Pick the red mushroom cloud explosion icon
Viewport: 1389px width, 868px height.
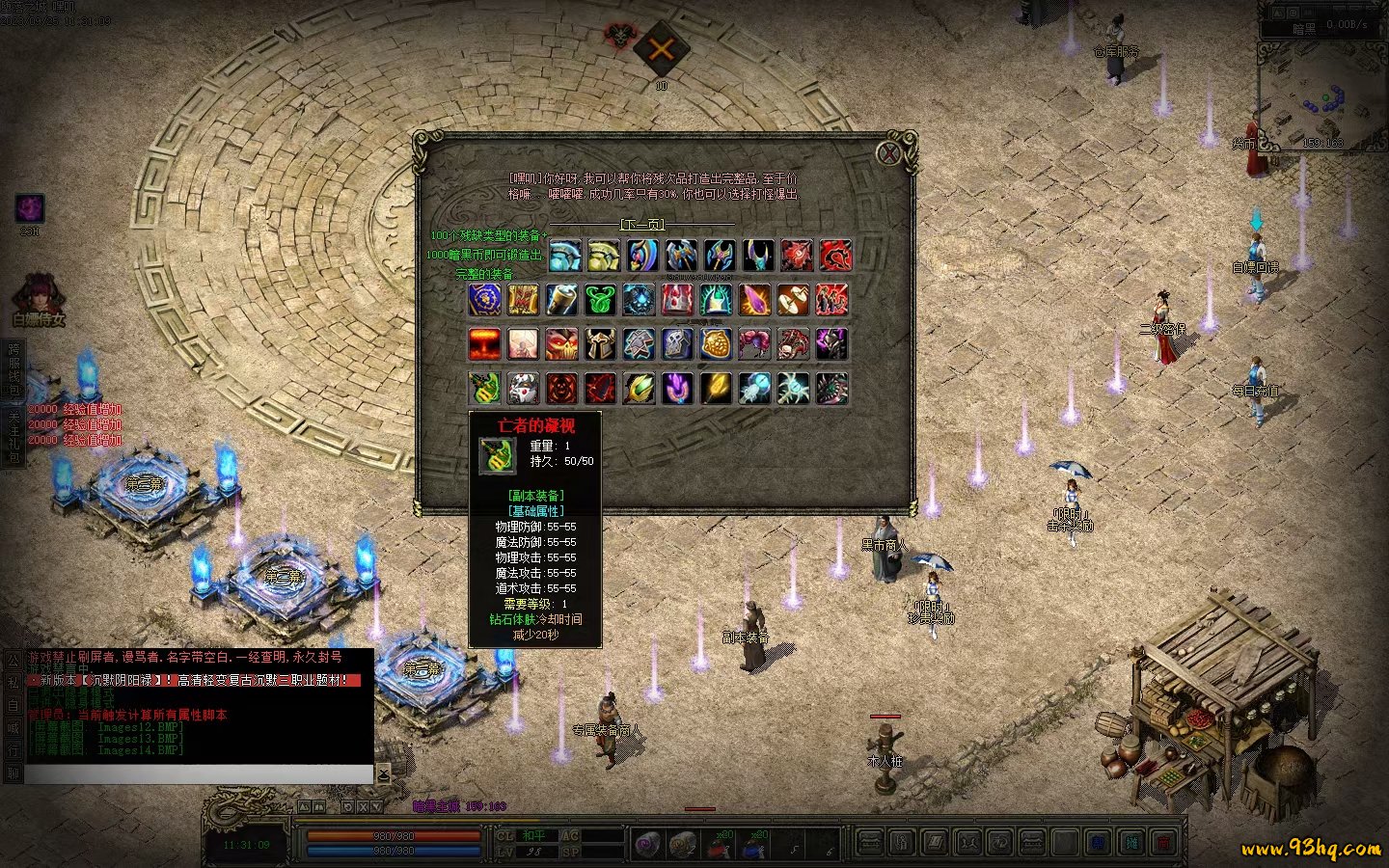[x=484, y=344]
